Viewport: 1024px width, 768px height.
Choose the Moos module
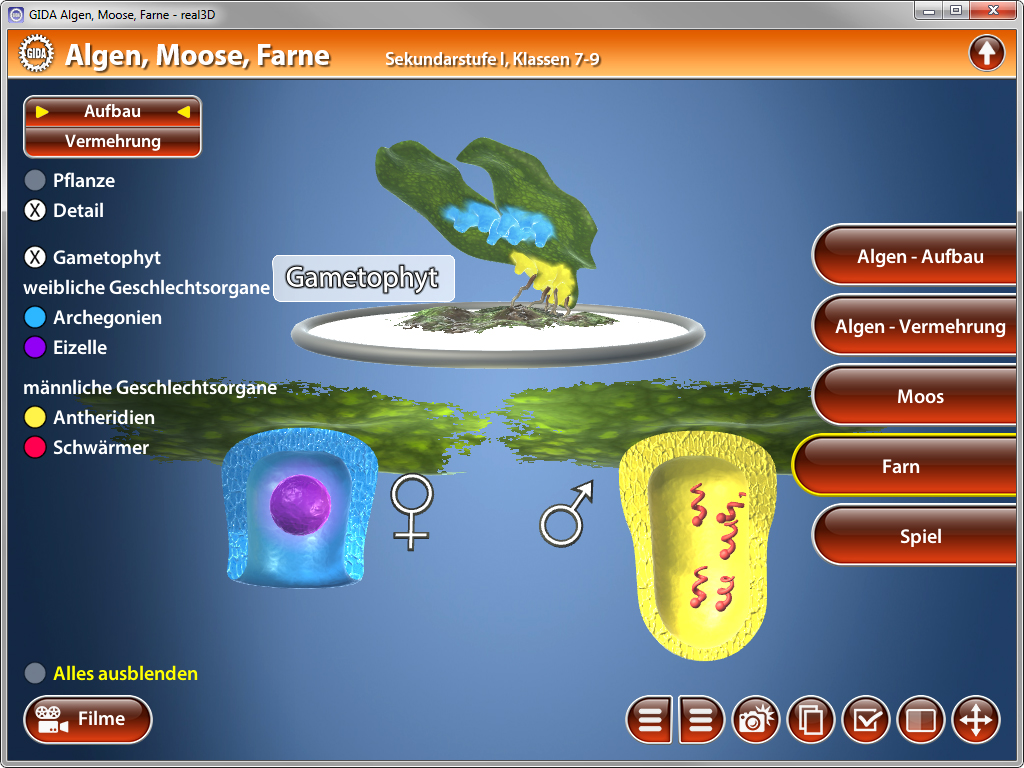(919, 397)
